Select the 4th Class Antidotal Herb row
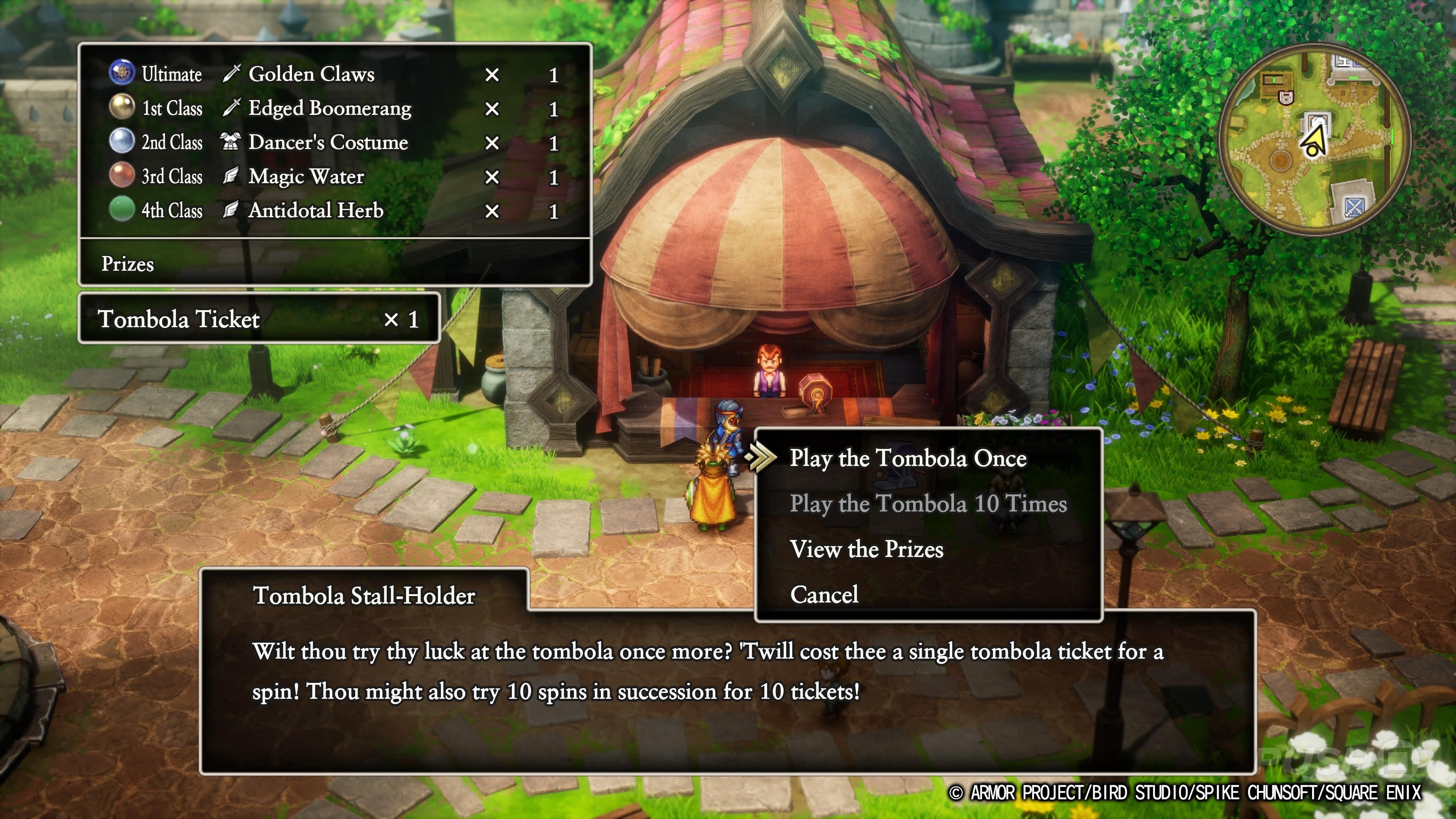 (334, 210)
